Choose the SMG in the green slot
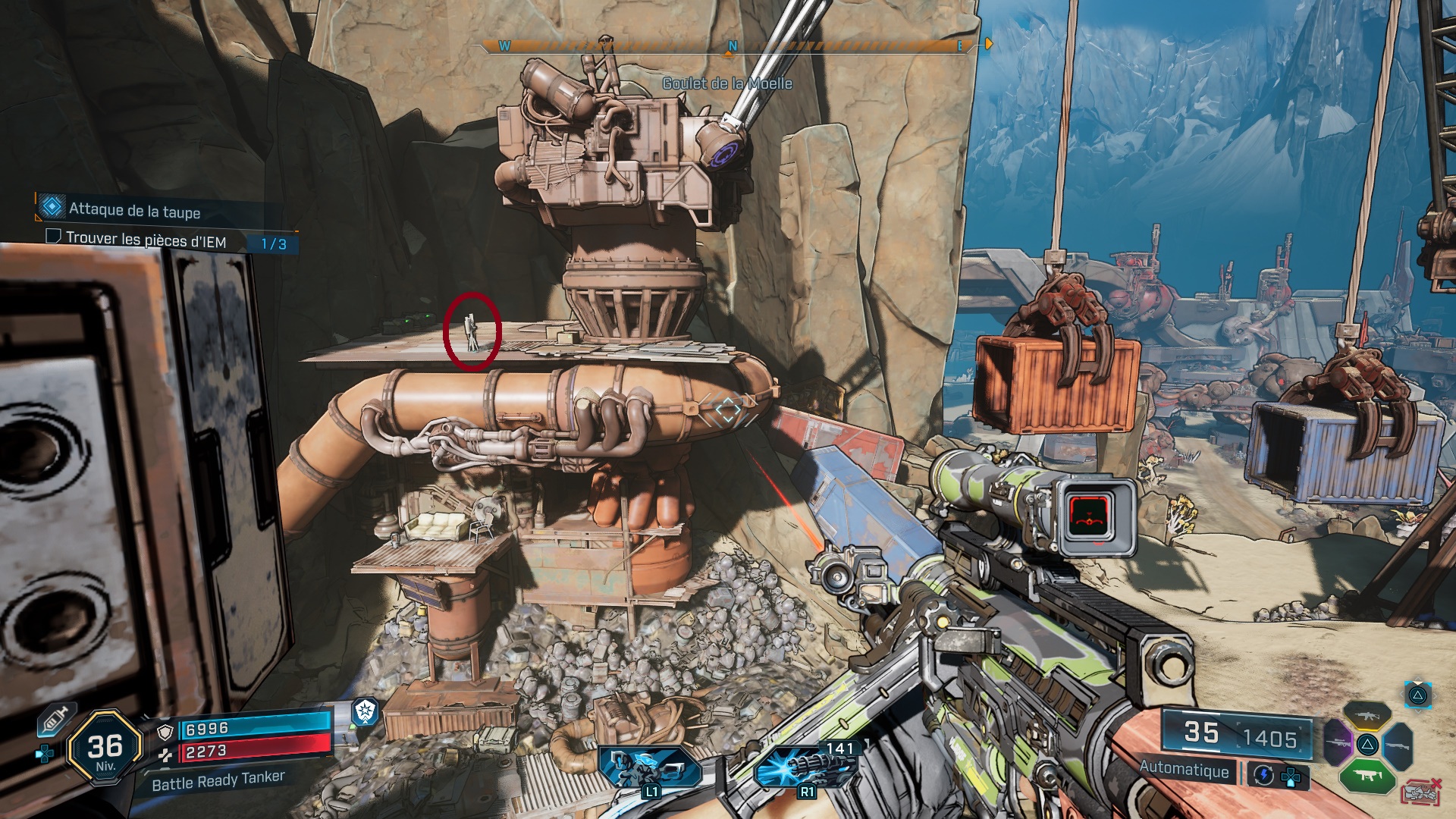The width and height of the screenshot is (1456, 819). [x=1367, y=775]
